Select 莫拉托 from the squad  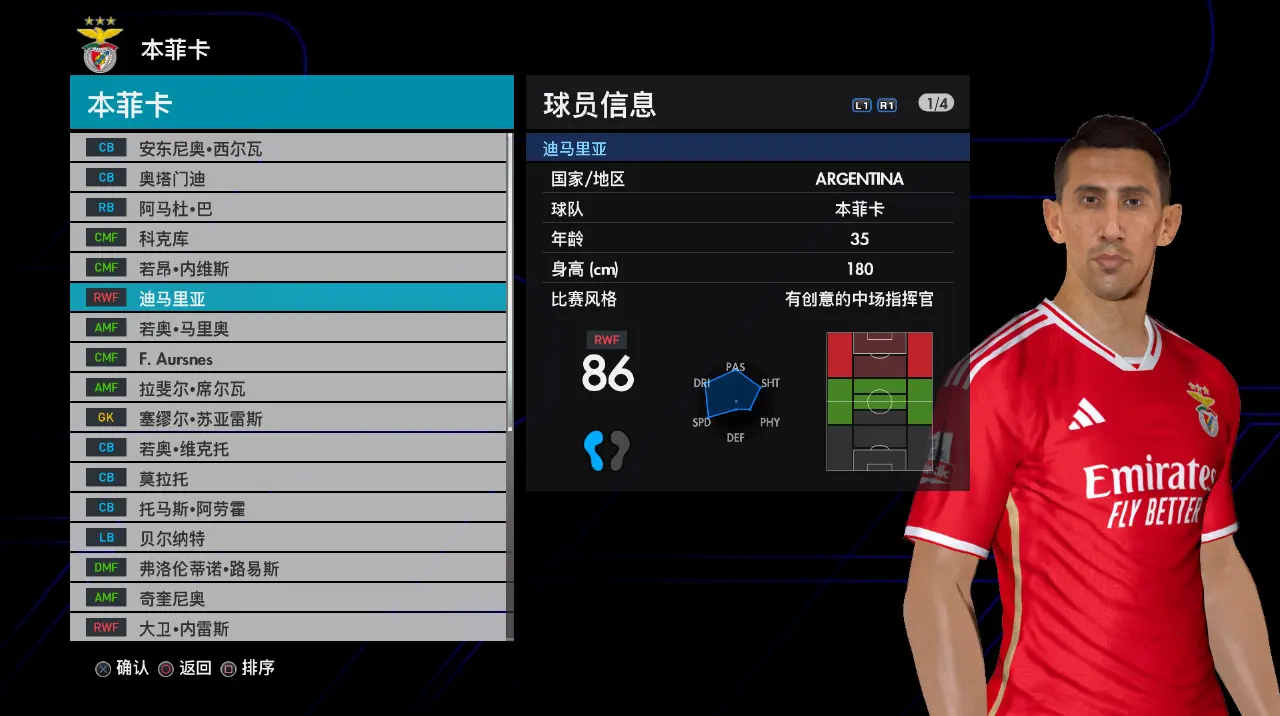click(x=288, y=478)
